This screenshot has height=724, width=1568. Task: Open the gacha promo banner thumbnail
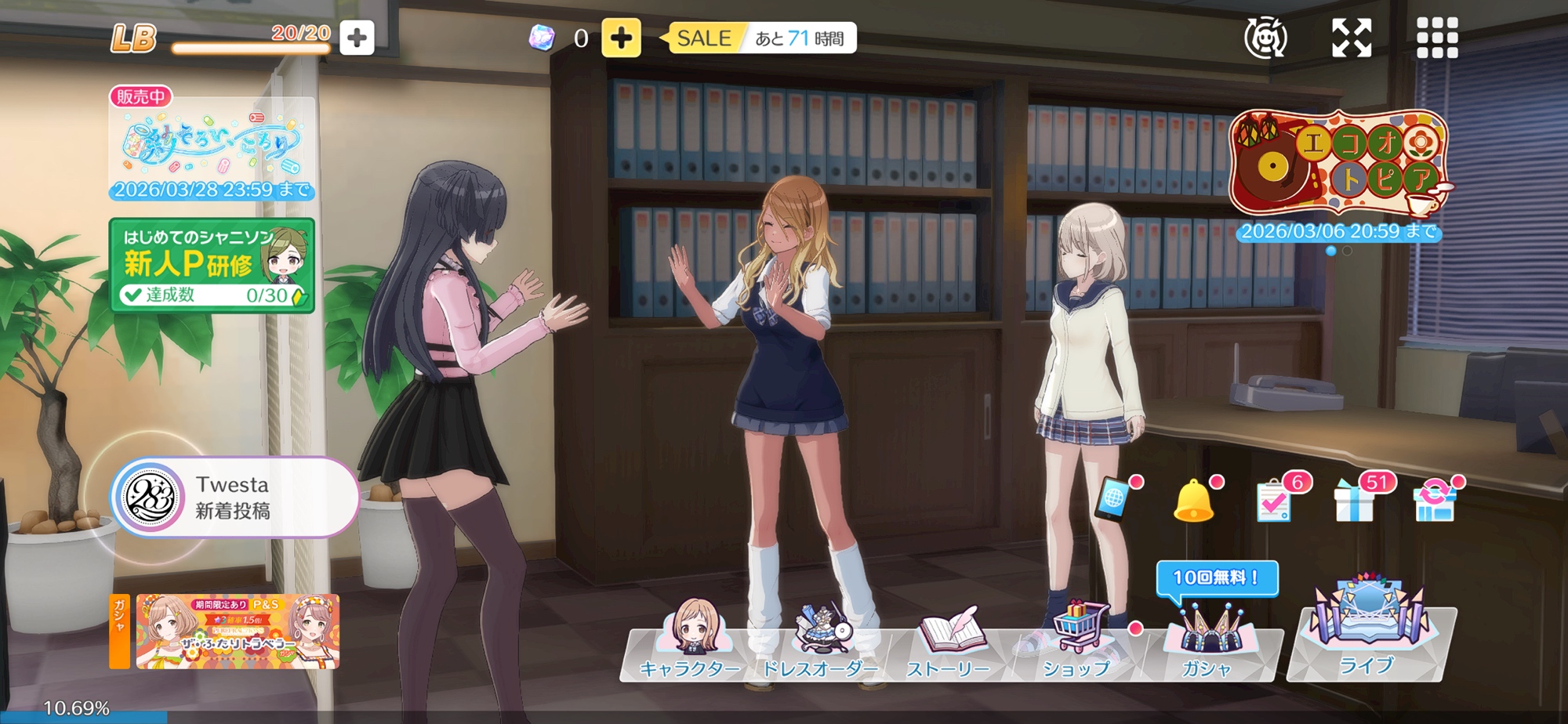click(x=237, y=631)
